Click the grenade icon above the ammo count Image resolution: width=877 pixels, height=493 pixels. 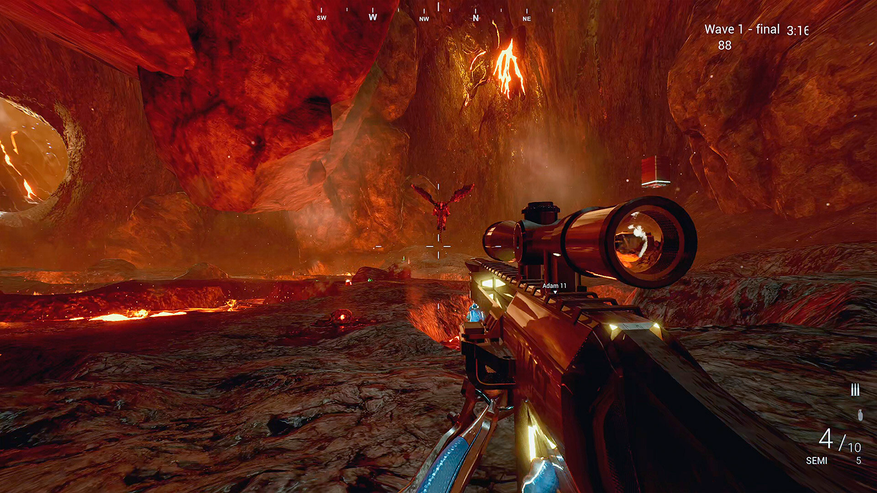point(858,414)
